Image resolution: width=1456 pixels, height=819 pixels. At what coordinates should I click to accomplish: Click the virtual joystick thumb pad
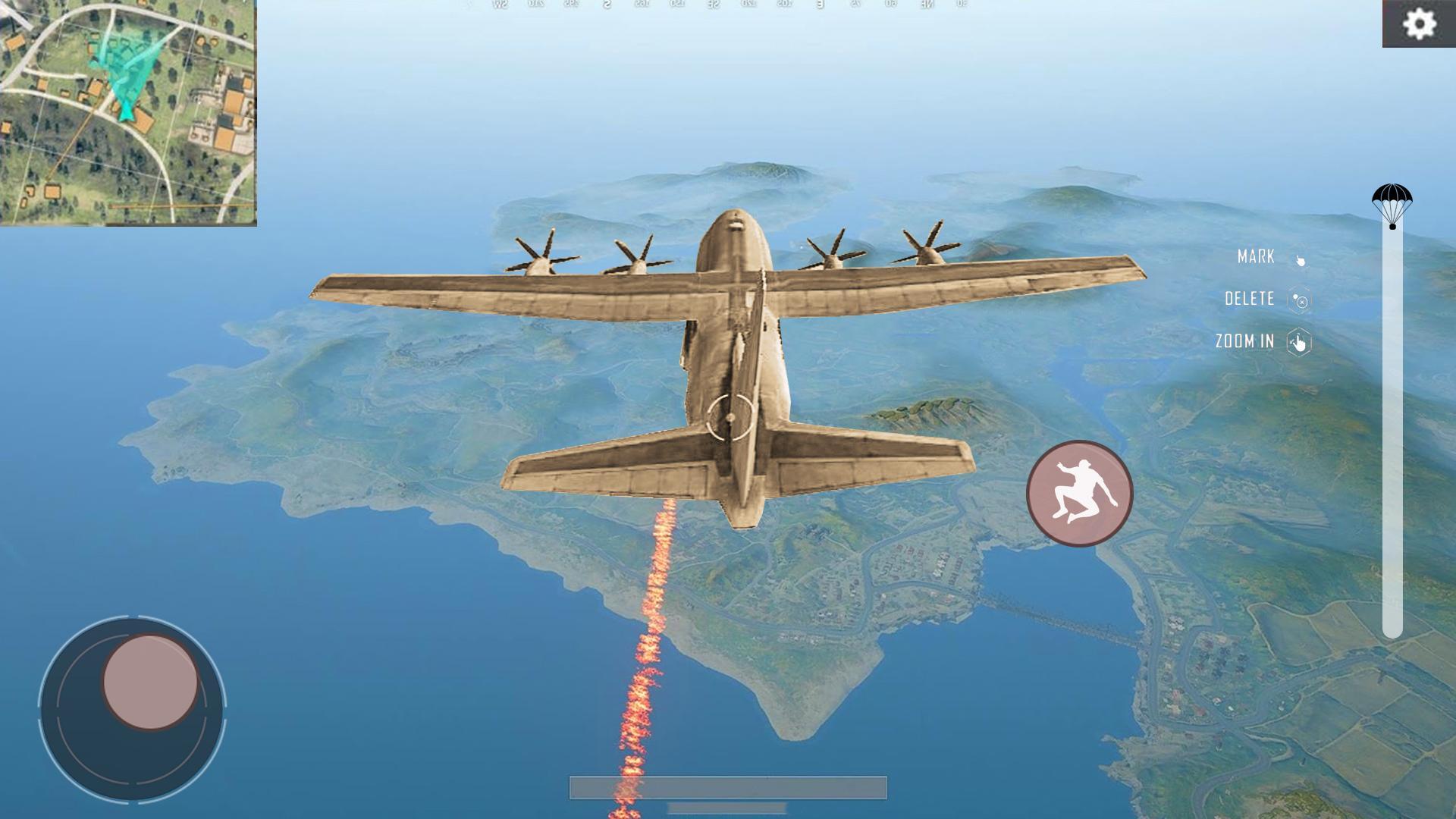150,682
